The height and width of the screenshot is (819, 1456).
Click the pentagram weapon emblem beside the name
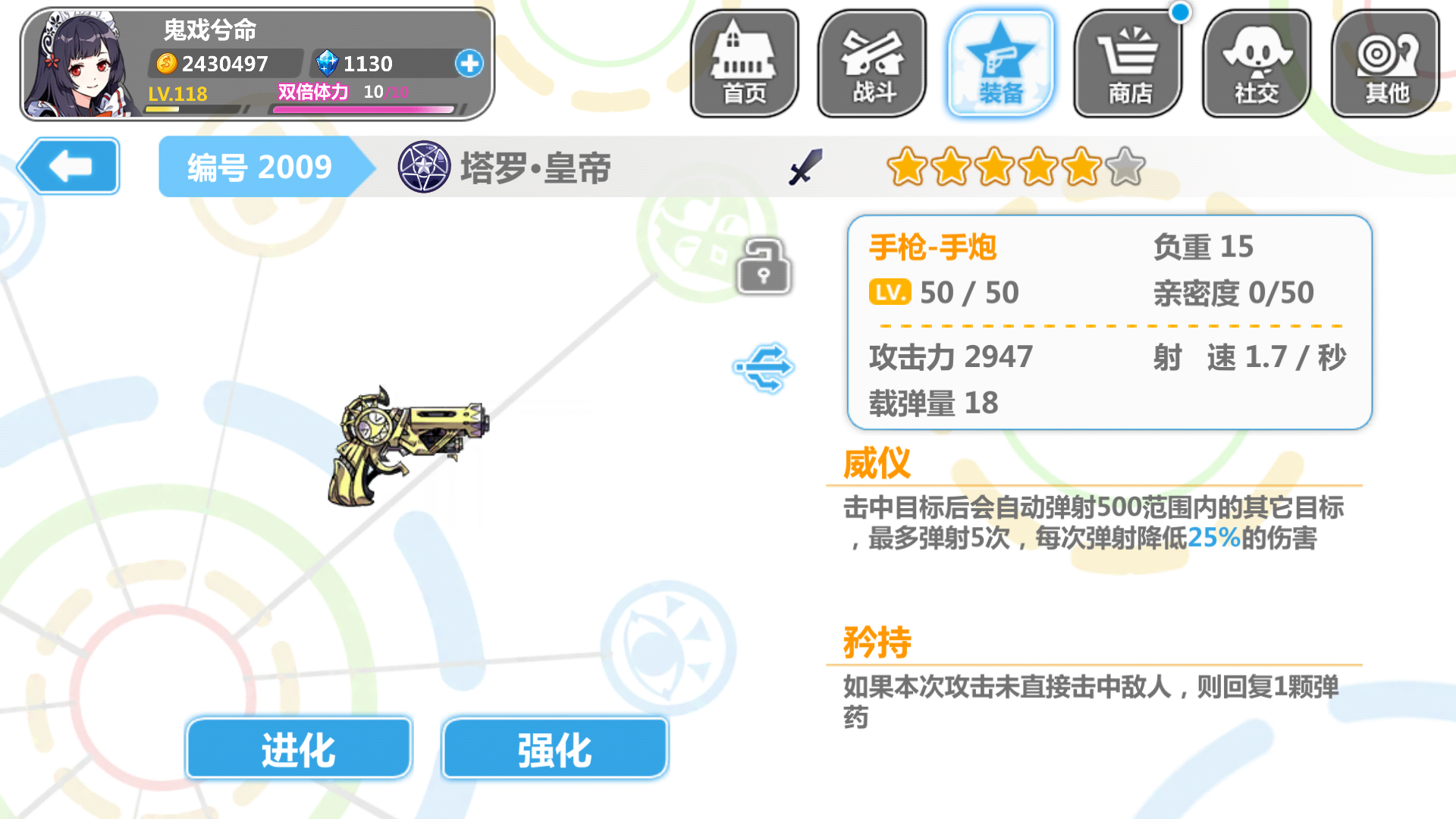(425, 168)
